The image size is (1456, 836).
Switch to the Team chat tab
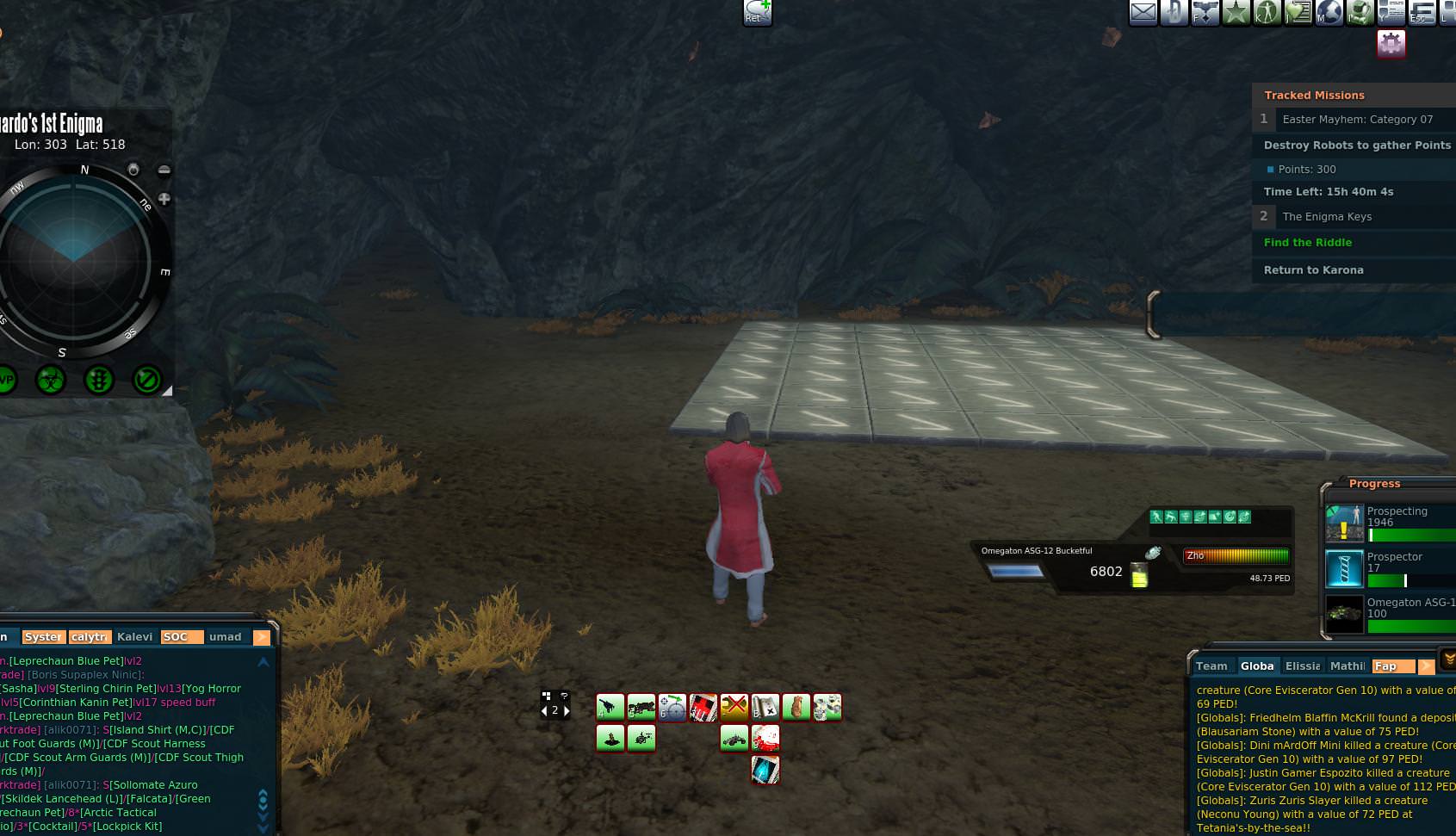click(1211, 666)
